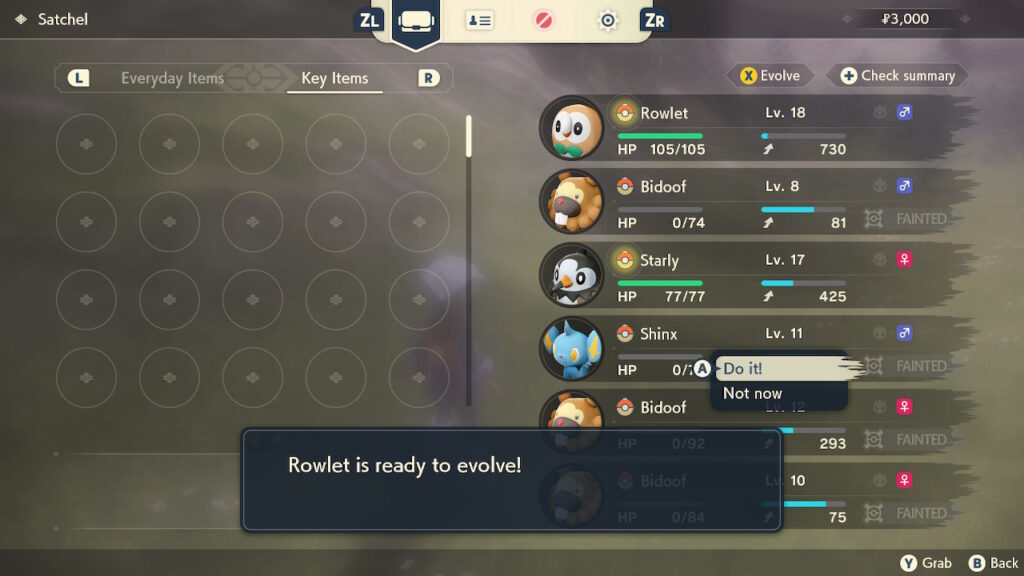Click the Evolve button
The image size is (1024, 576).
tap(770, 75)
